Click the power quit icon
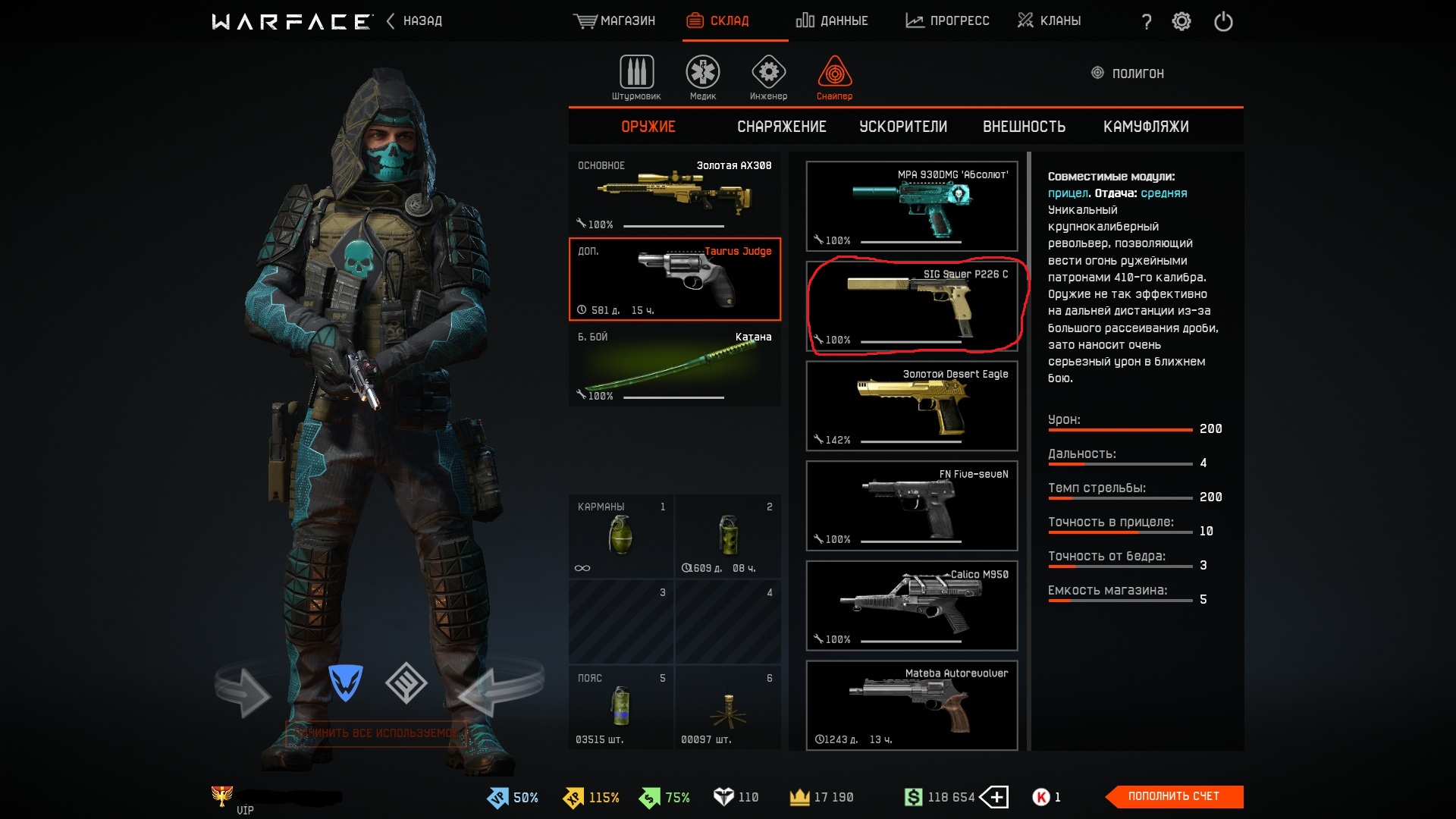Image resolution: width=1456 pixels, height=819 pixels. point(1223,21)
